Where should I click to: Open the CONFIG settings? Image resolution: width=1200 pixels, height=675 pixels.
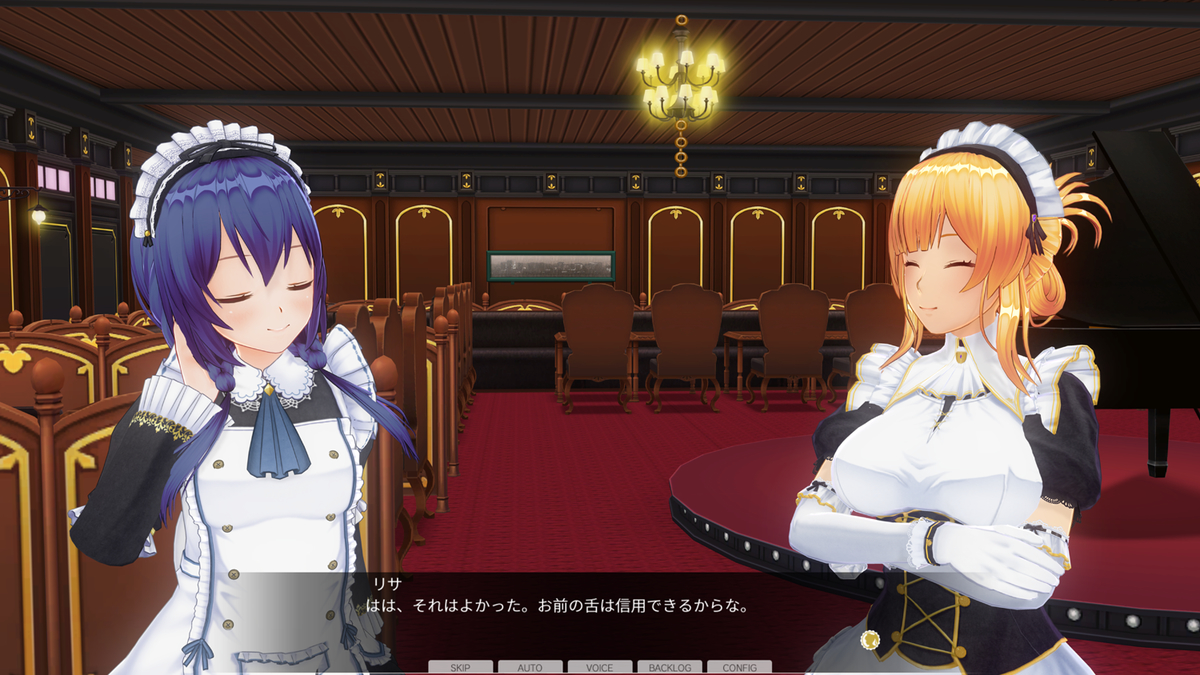click(x=739, y=667)
